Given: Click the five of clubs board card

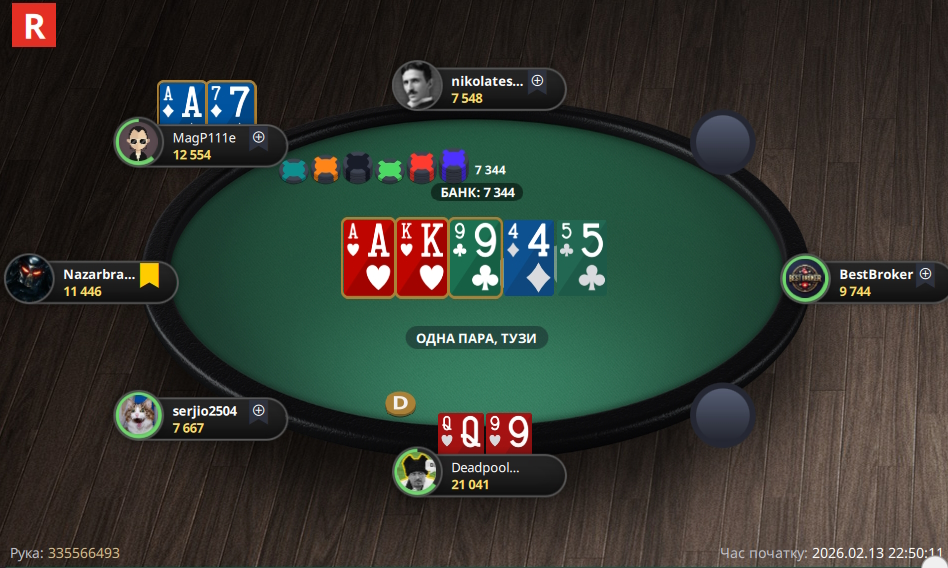Looking at the screenshot, I should (582, 257).
